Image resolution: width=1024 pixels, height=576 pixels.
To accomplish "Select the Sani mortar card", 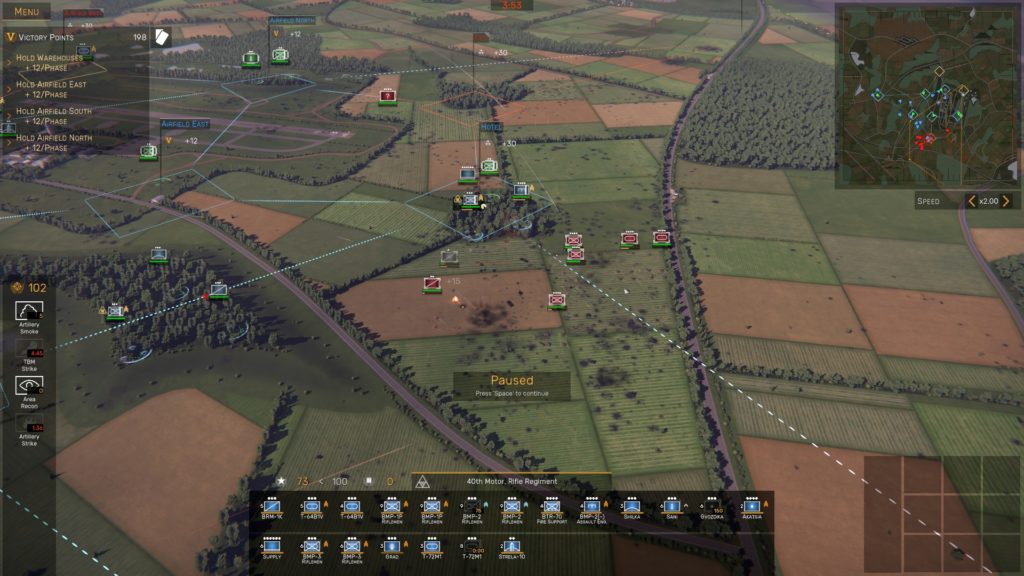I will tap(672, 510).
